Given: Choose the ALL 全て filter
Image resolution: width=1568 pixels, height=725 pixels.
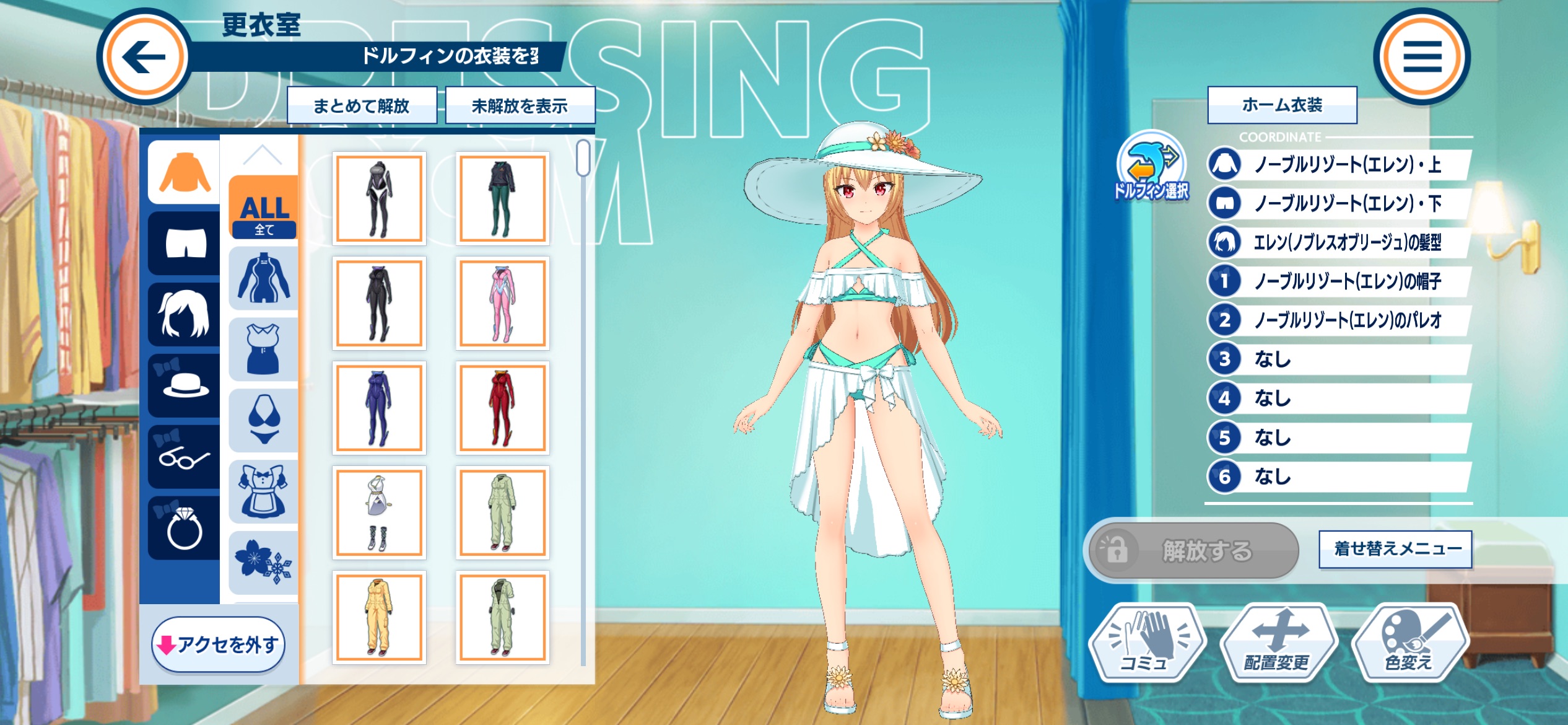Looking at the screenshot, I should tap(264, 208).
